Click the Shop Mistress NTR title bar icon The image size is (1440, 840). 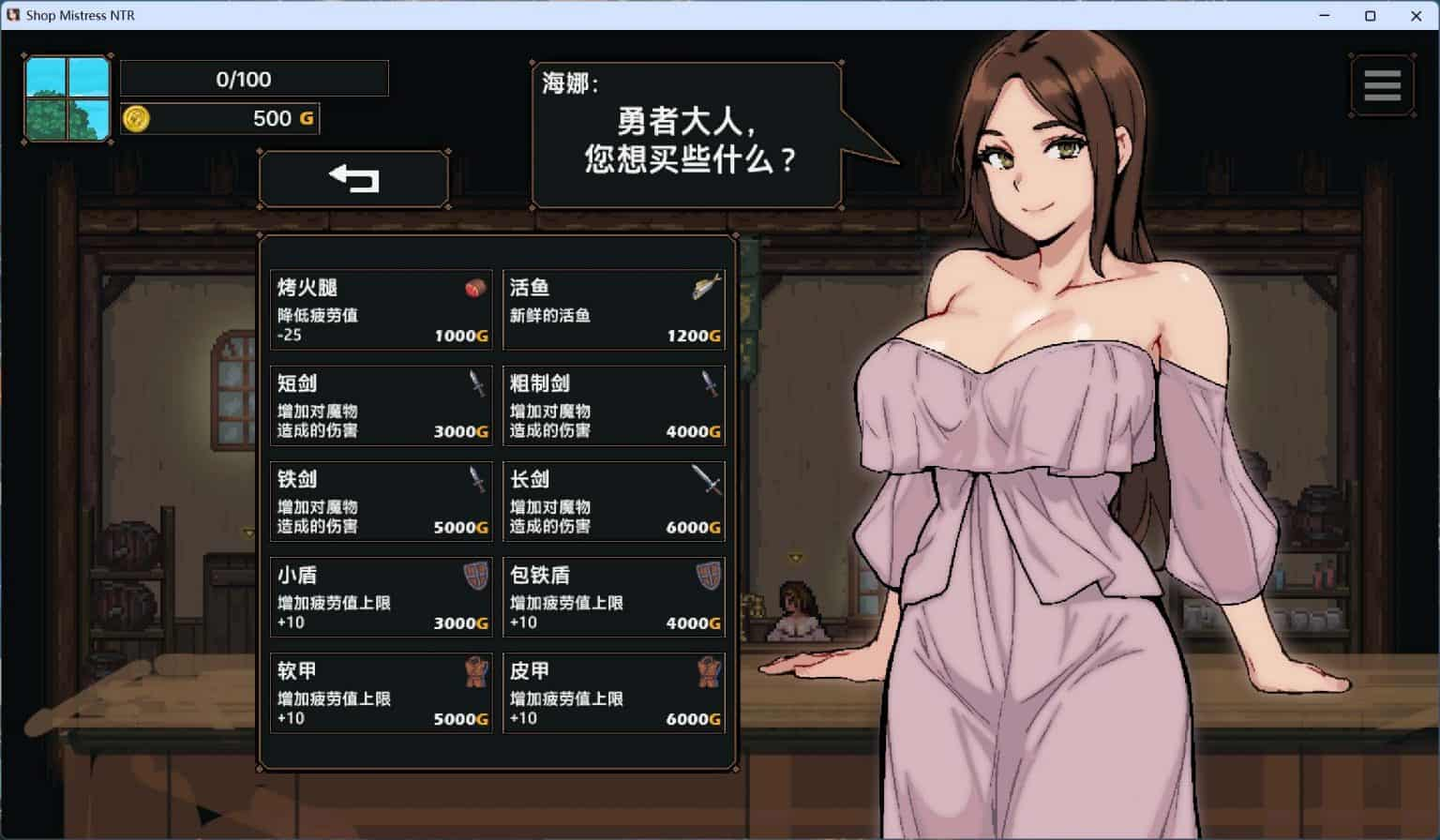[x=12, y=15]
